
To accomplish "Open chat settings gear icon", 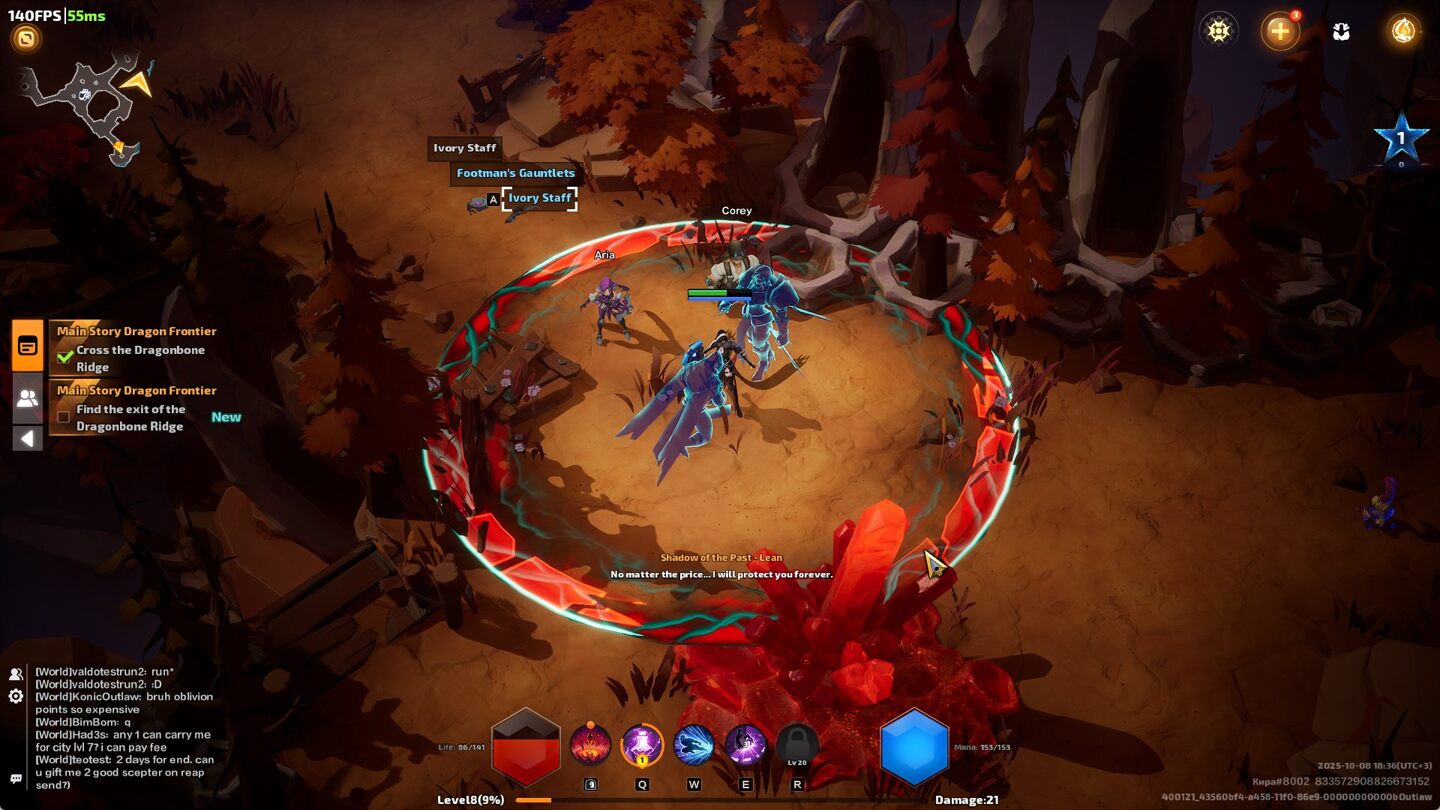I will (16, 696).
